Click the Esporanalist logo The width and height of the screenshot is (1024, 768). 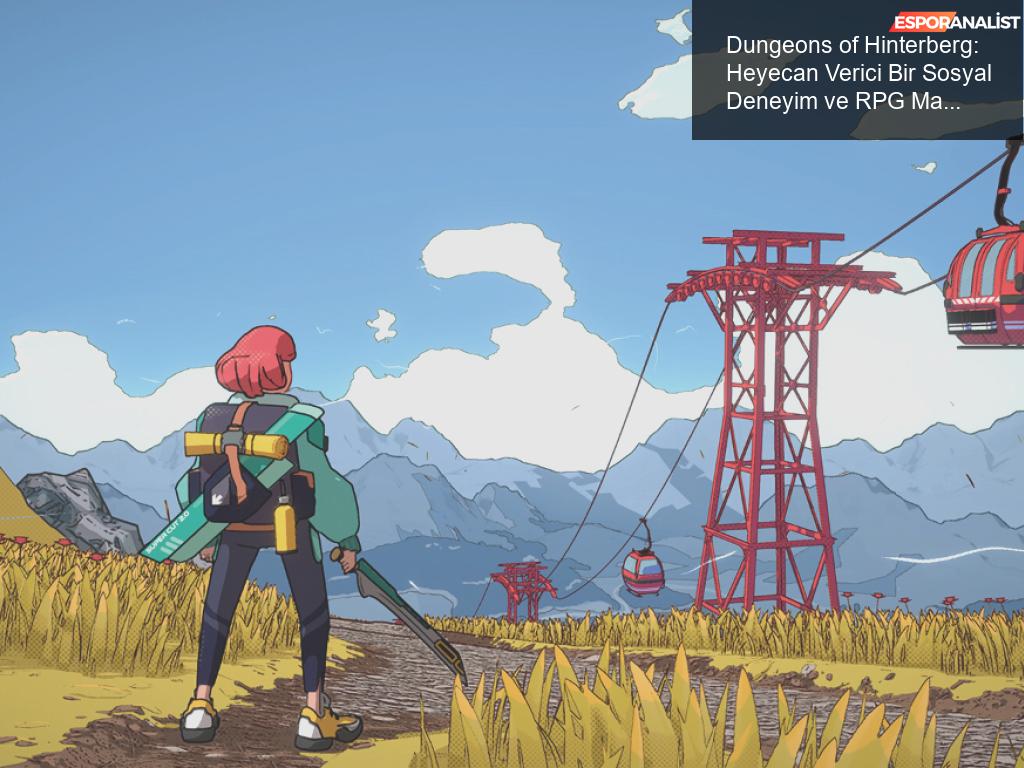coord(955,22)
